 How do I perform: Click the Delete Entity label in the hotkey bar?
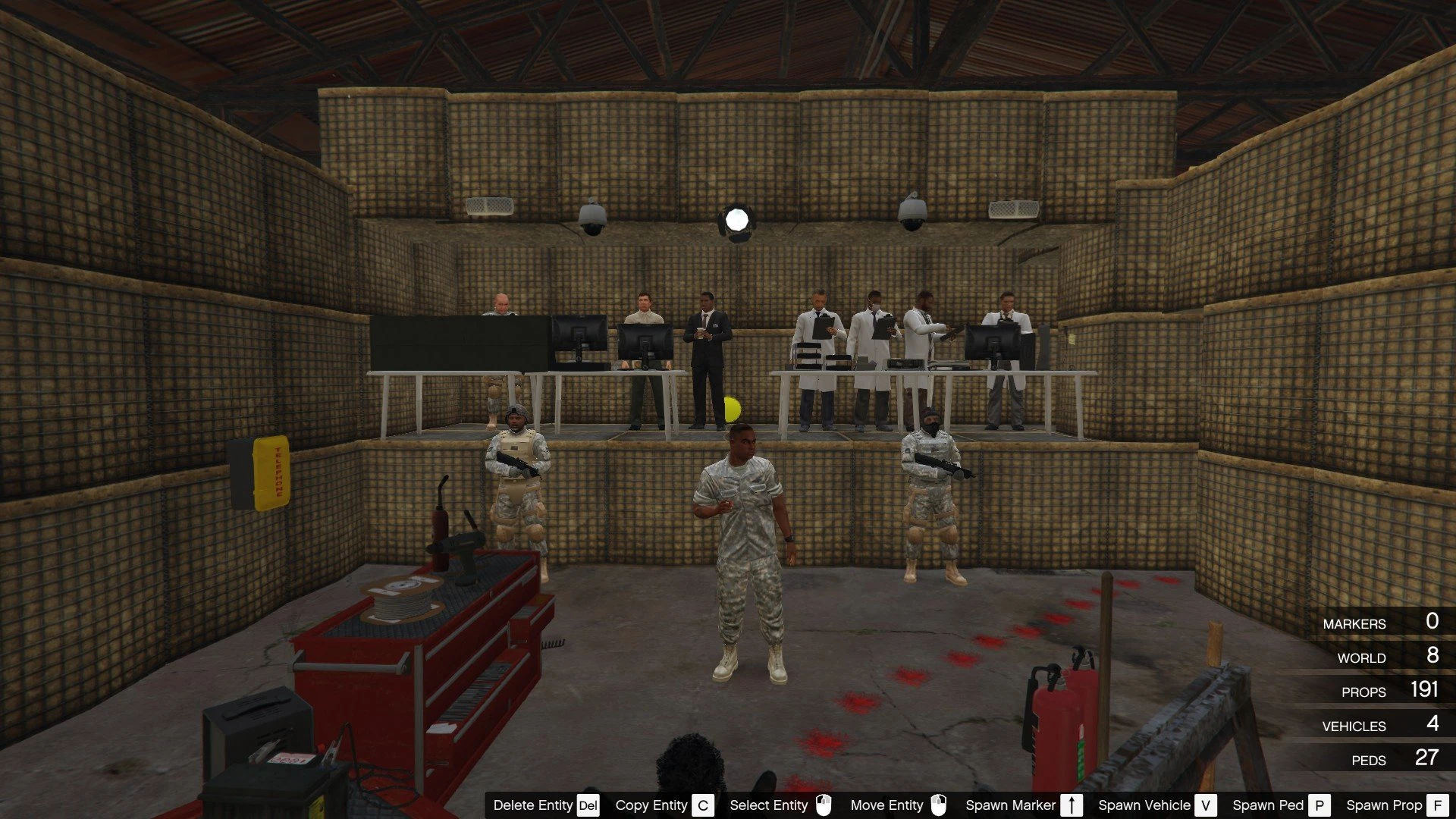(533, 805)
